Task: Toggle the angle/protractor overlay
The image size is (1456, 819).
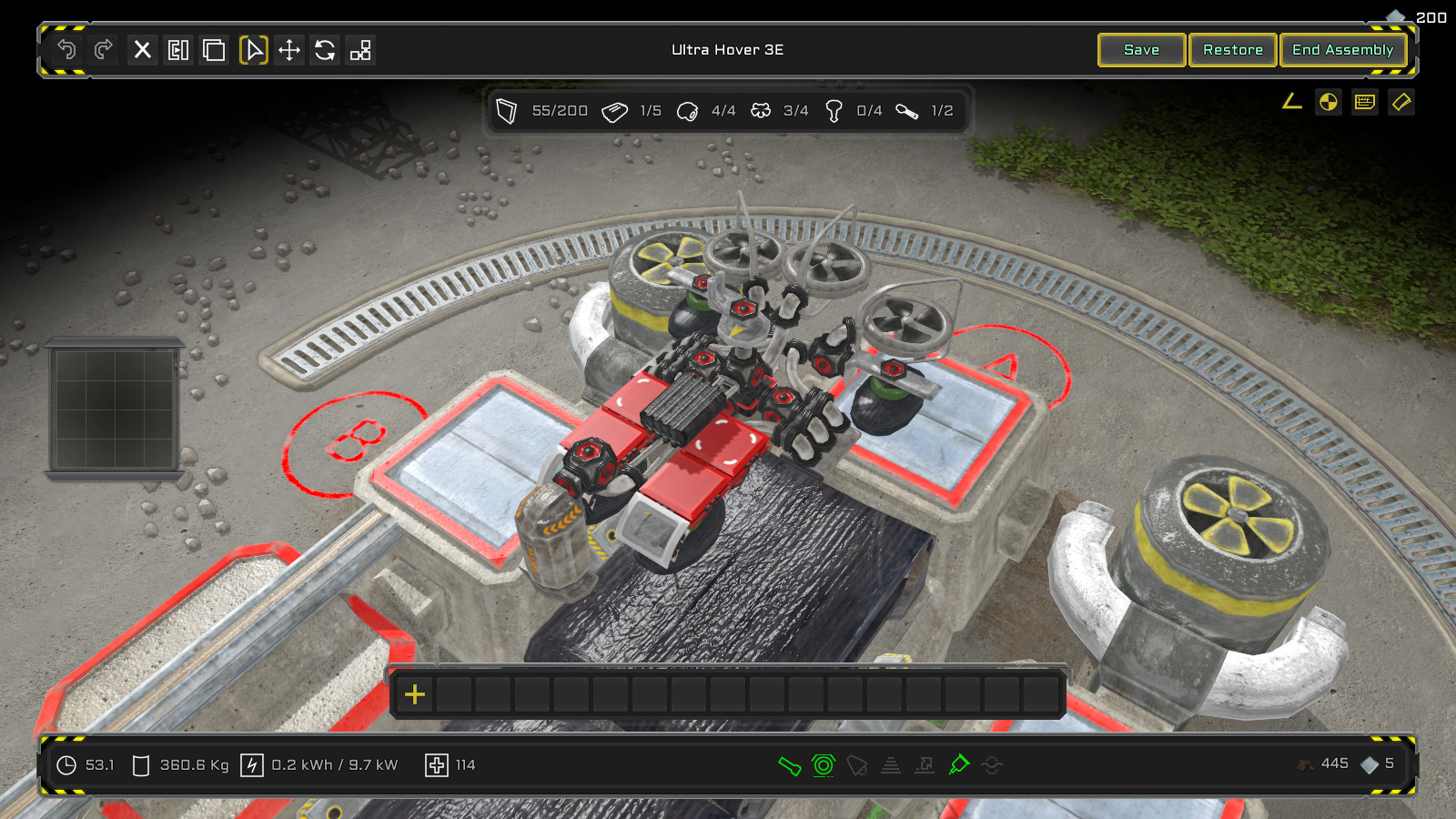Action: (x=1291, y=102)
